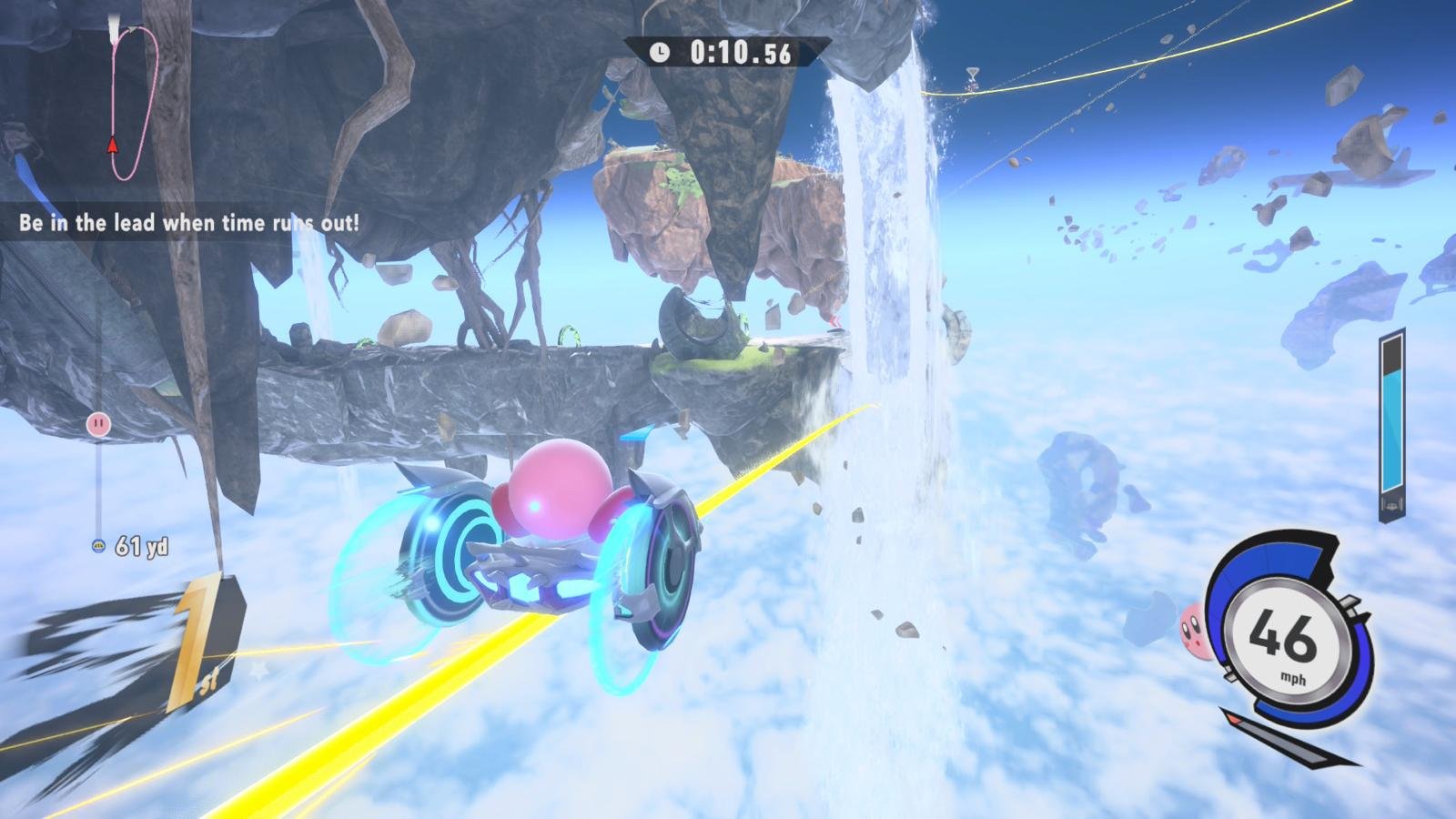
Task: Click the Kirby icon beside the speedometer
Action: point(1195,626)
